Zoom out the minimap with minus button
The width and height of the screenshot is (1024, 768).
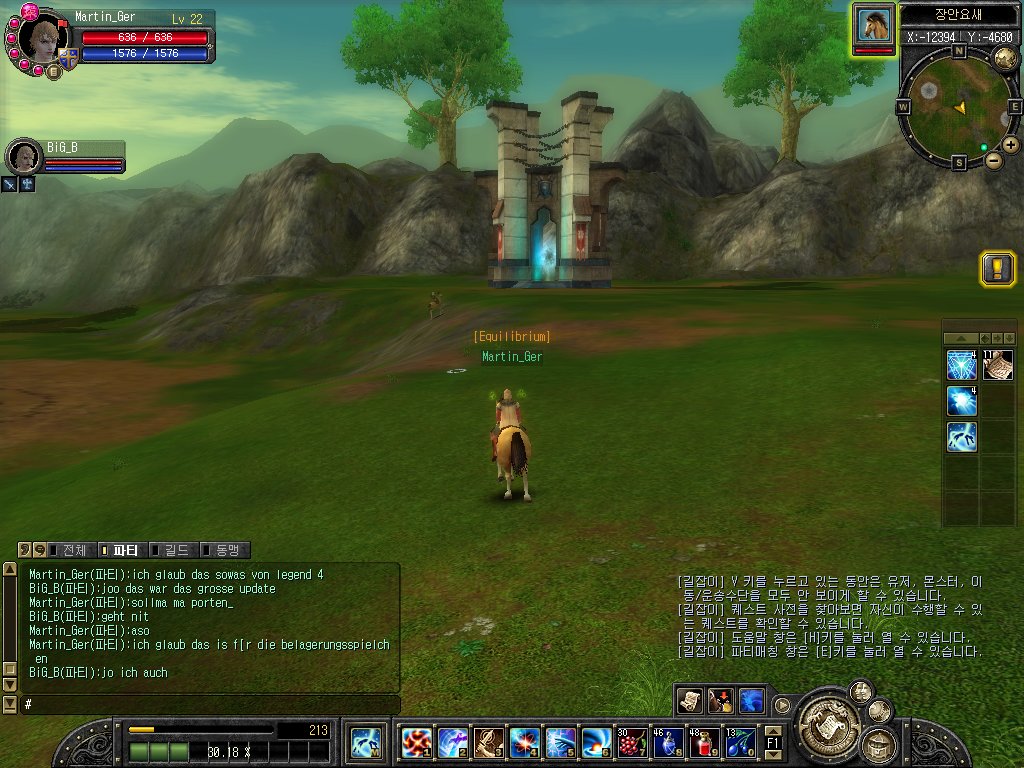tap(993, 160)
